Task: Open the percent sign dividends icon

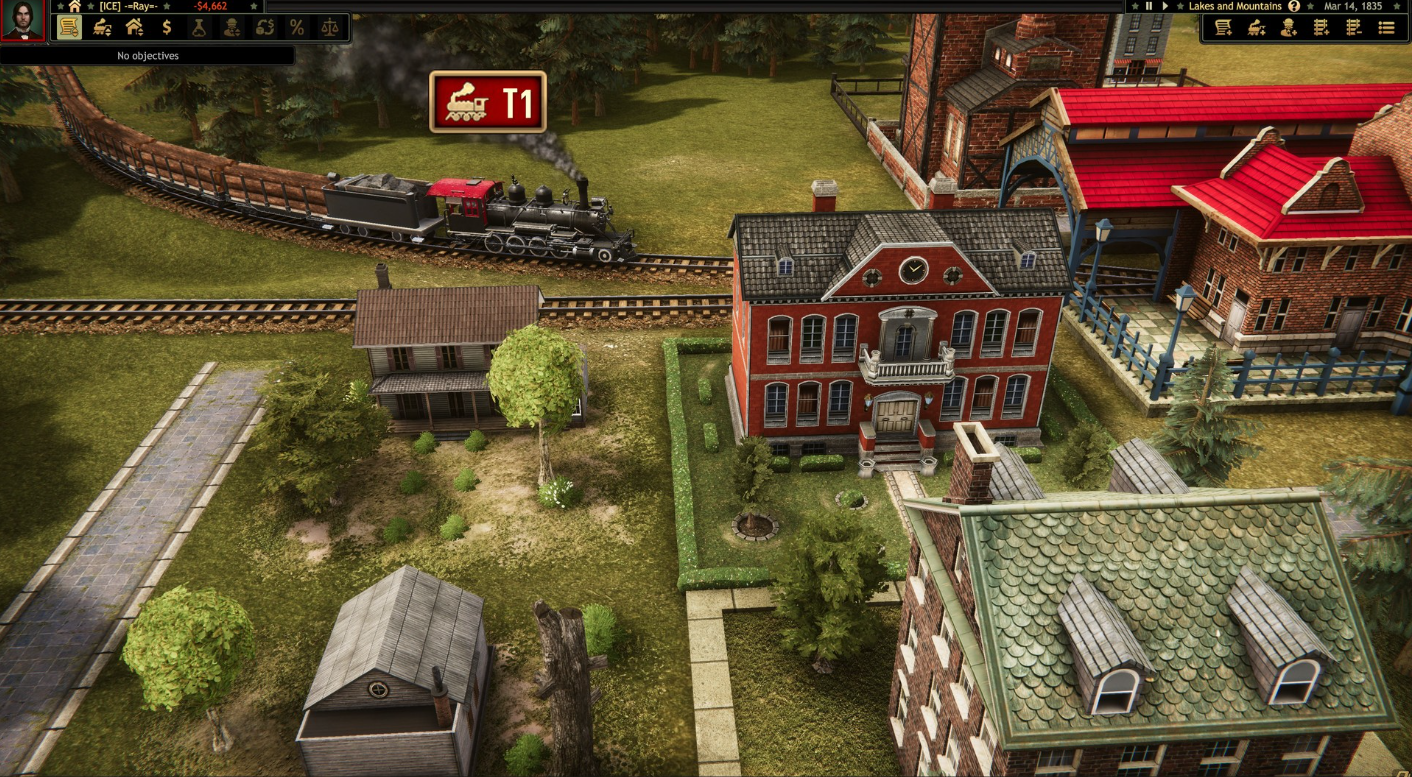Action: click(x=297, y=27)
